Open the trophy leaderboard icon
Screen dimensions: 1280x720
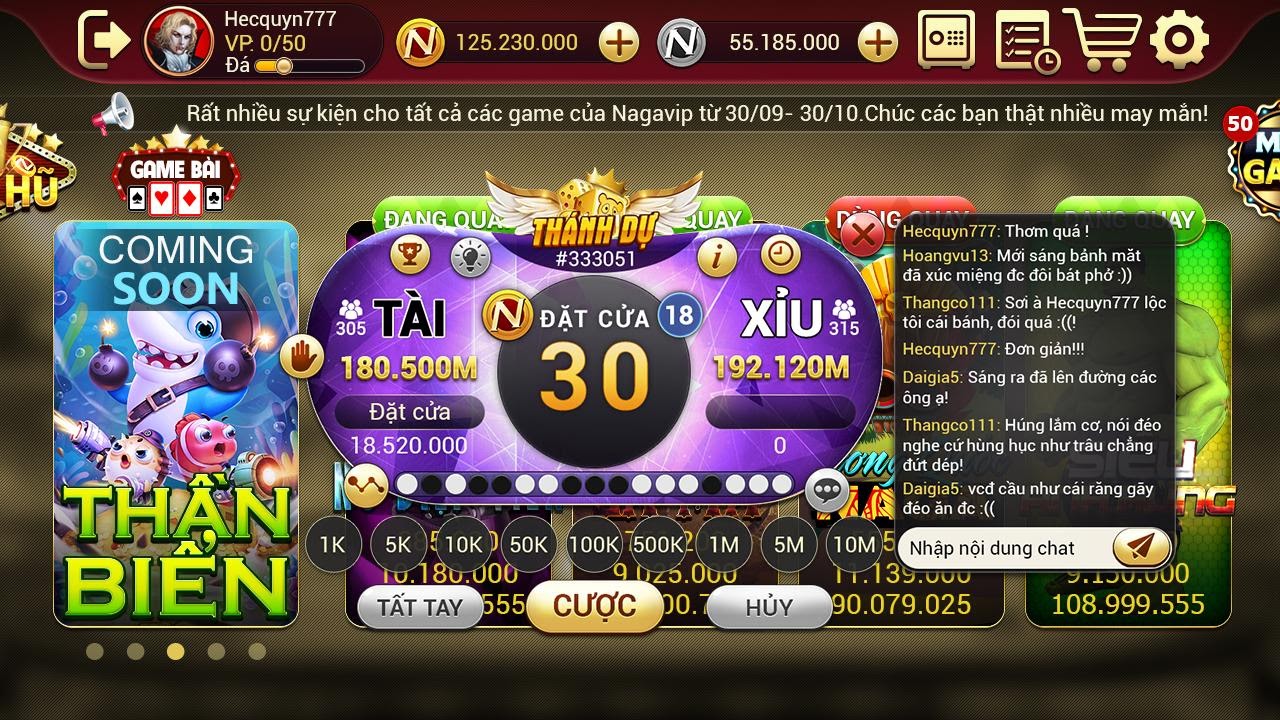(x=410, y=256)
